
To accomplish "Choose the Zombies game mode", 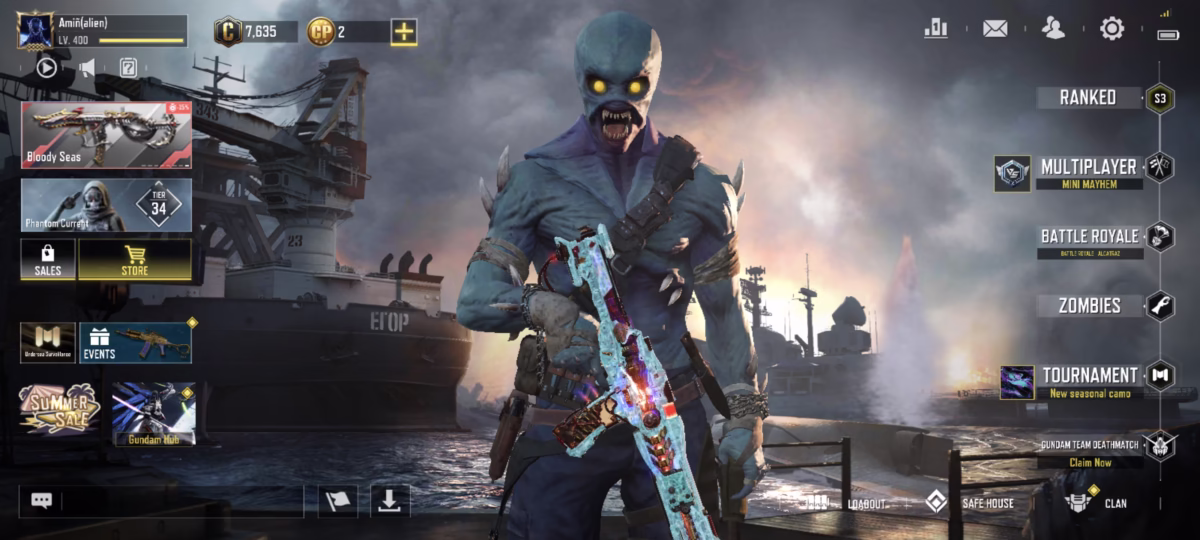I will coord(1089,306).
